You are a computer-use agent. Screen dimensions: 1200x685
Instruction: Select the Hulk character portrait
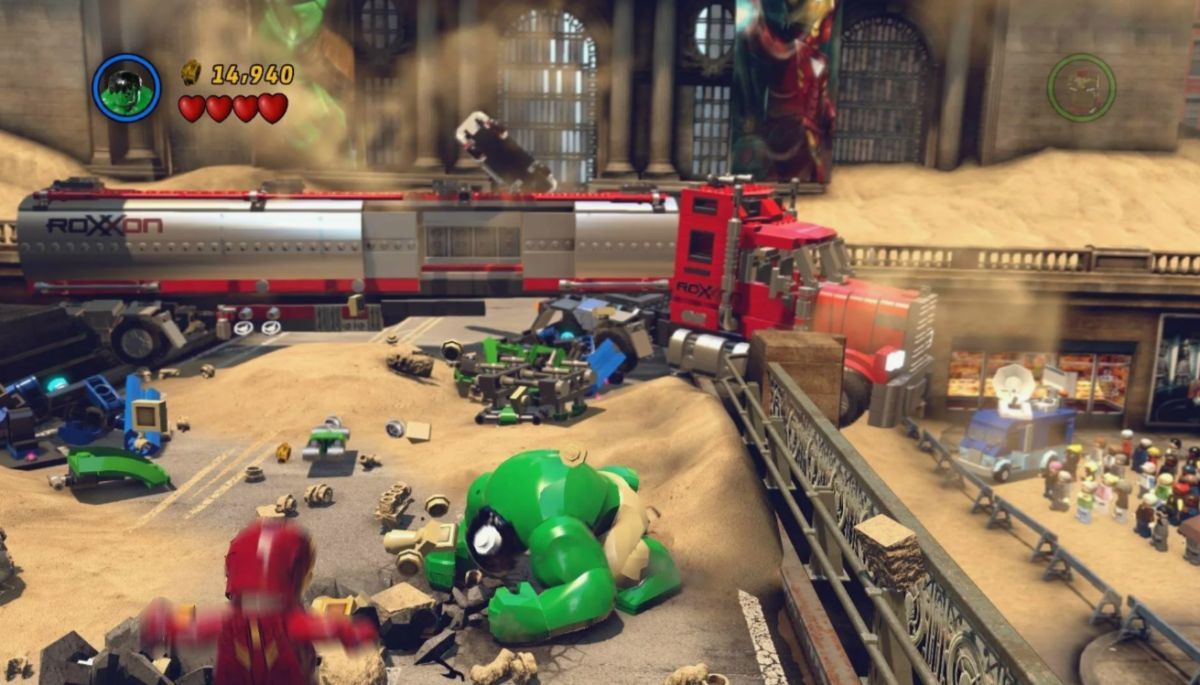pyautogui.click(x=127, y=88)
